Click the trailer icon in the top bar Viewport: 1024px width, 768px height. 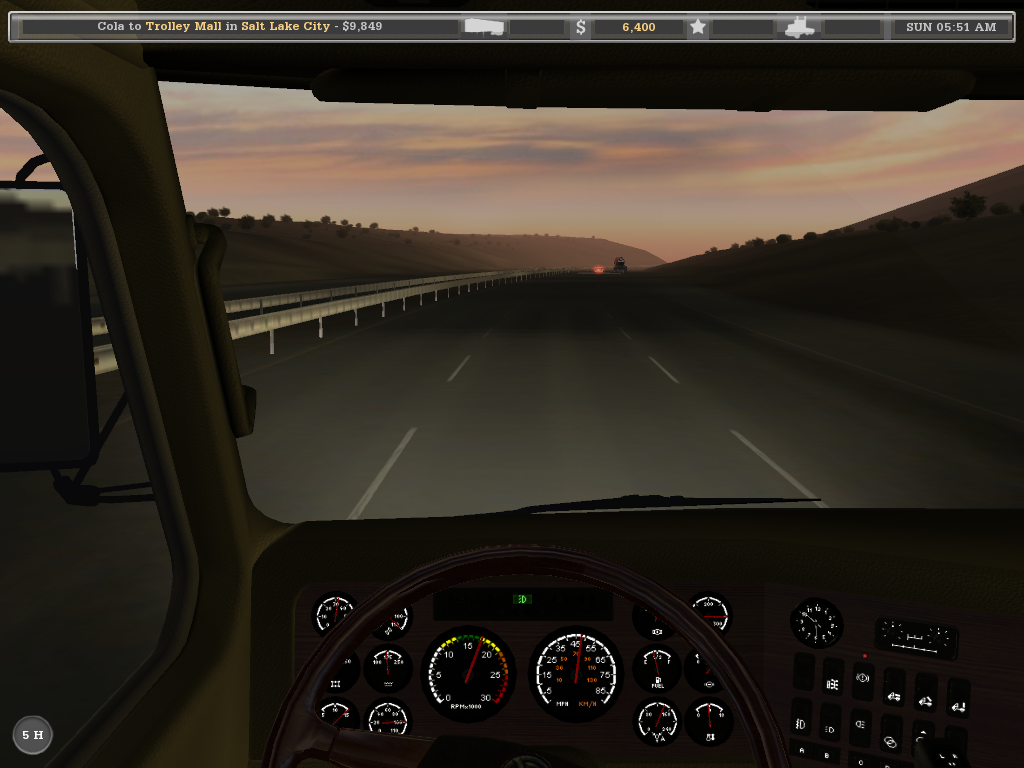tap(484, 27)
